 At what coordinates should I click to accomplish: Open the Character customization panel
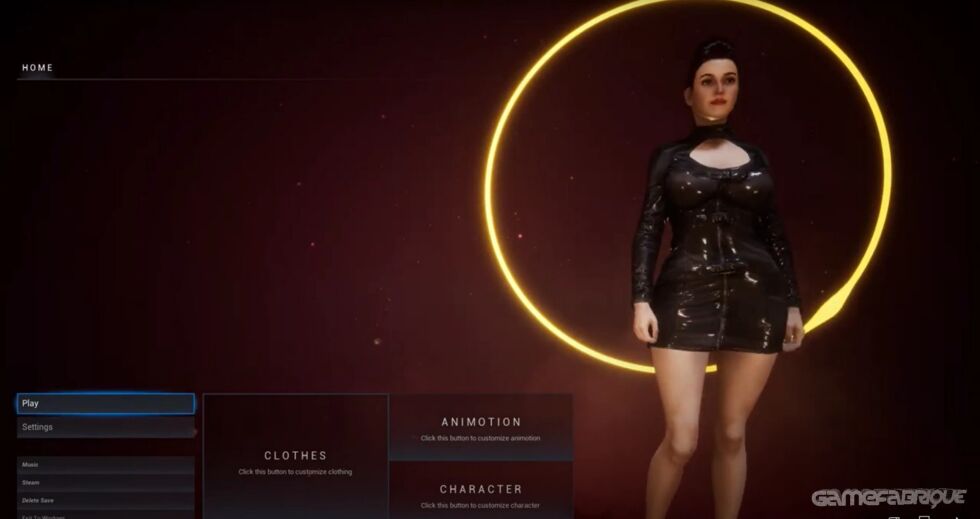click(x=480, y=492)
